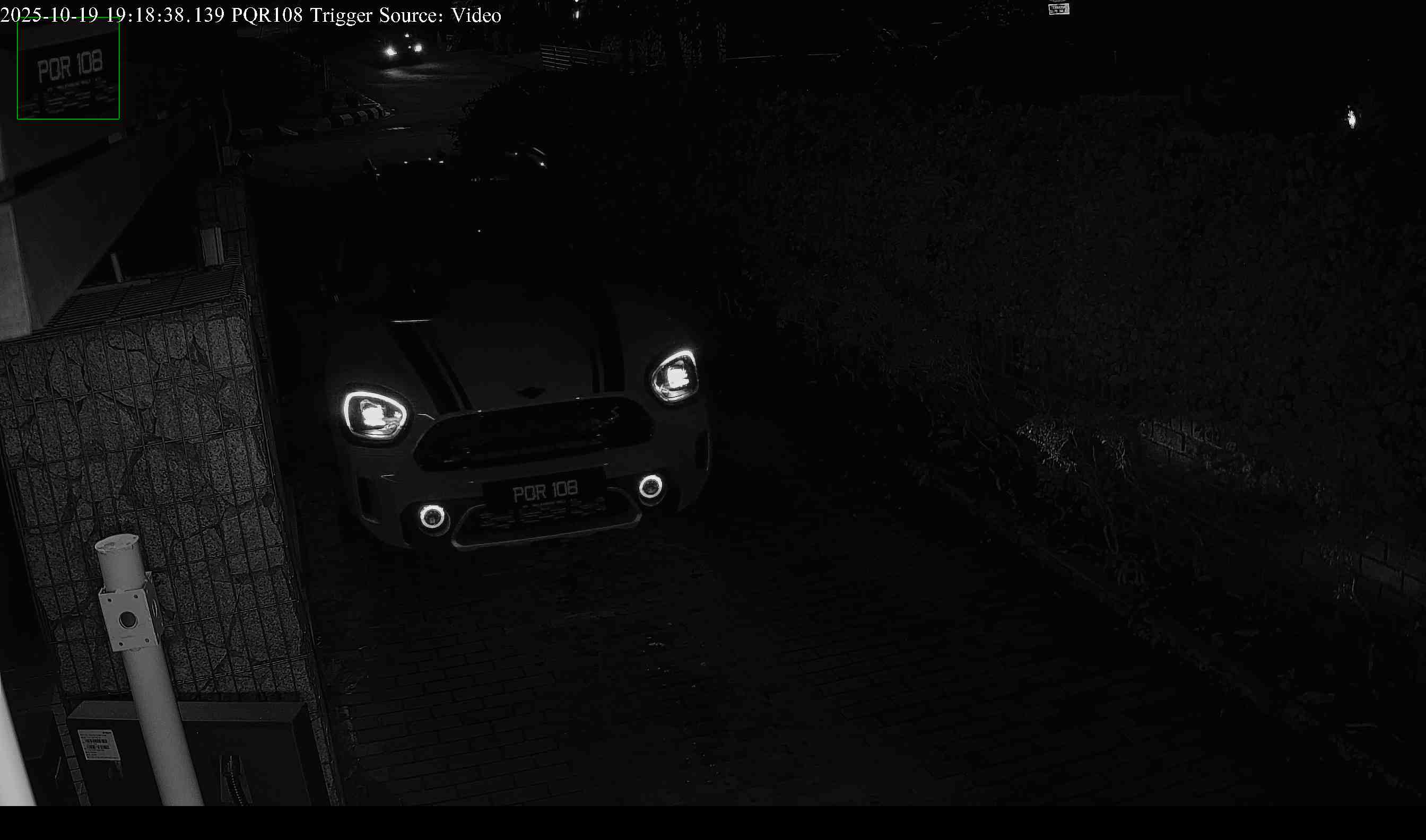Click the PQR 108 plate snapshot thumbnail

68,68
